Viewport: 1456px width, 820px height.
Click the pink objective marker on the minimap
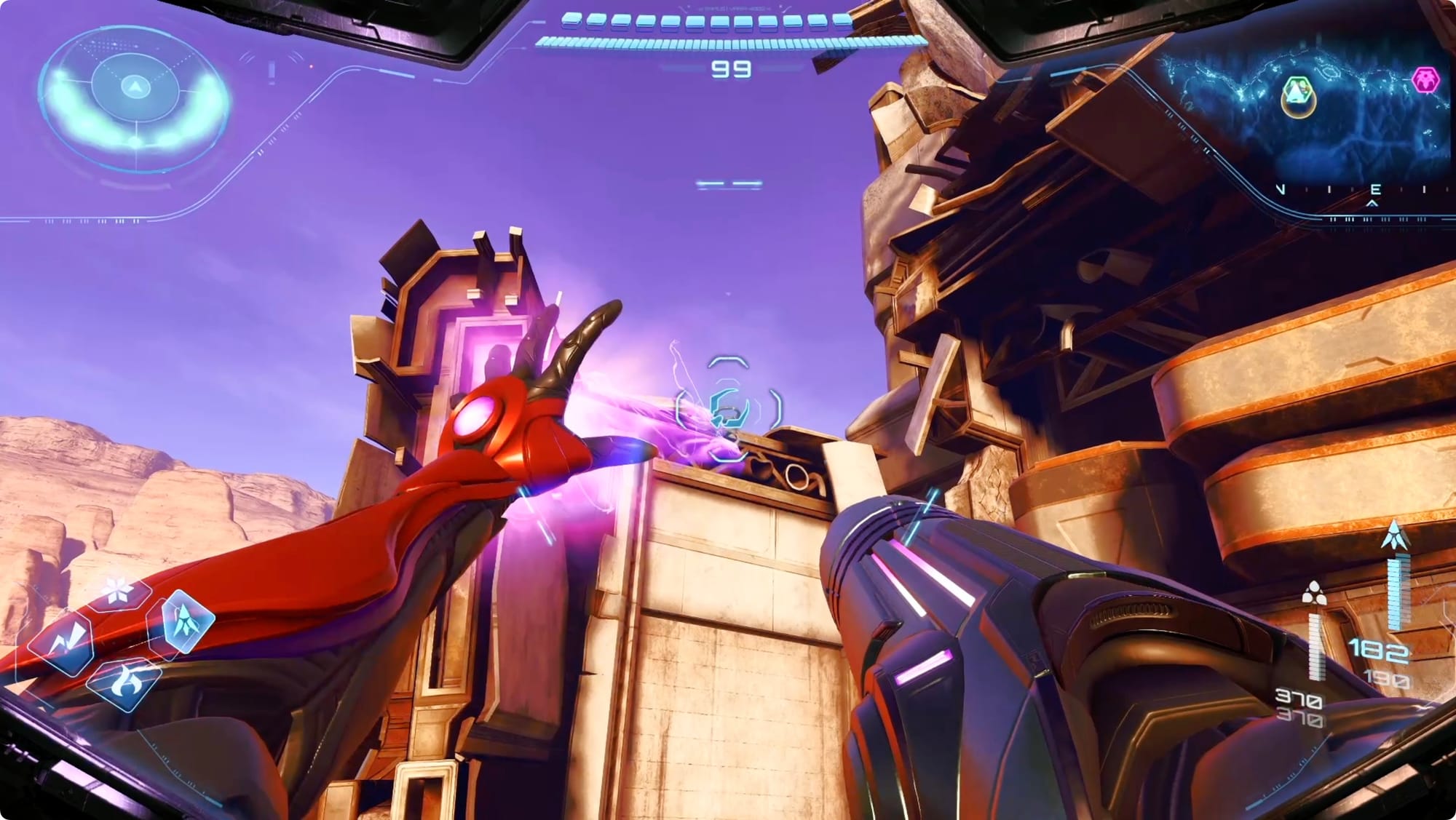click(x=1425, y=80)
